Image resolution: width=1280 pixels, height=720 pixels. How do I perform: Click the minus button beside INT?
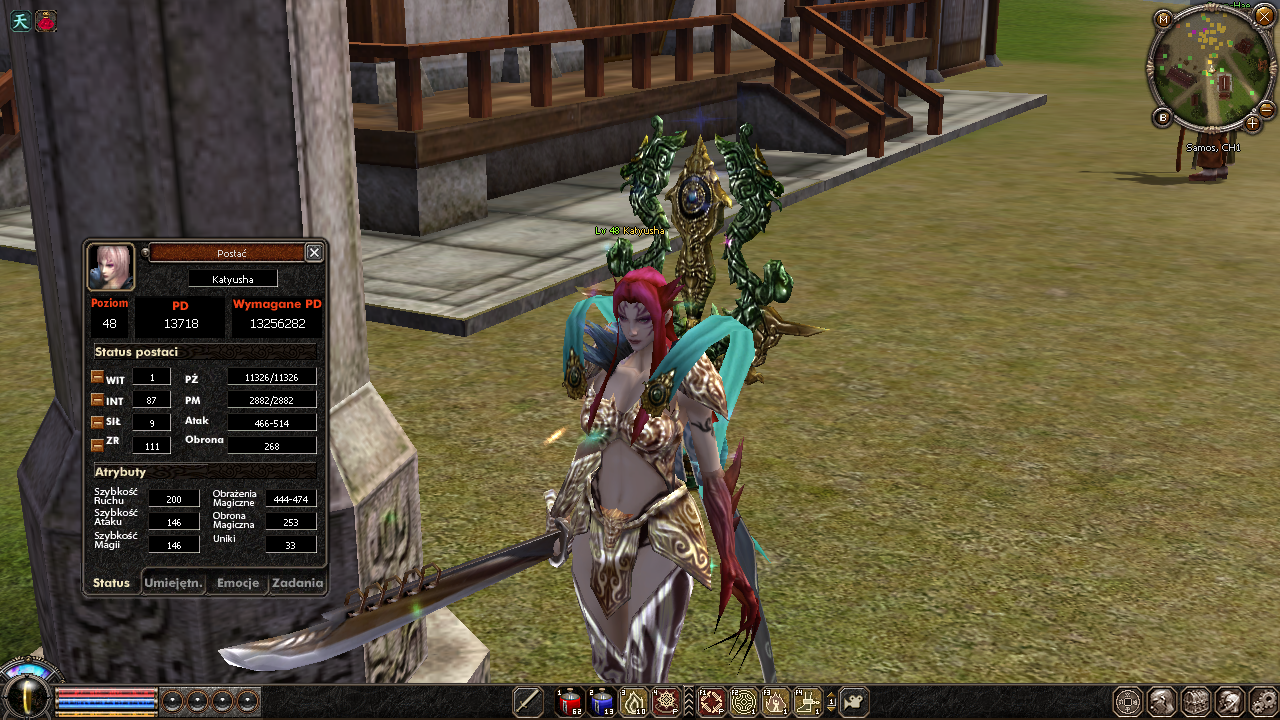pyautogui.click(x=97, y=400)
